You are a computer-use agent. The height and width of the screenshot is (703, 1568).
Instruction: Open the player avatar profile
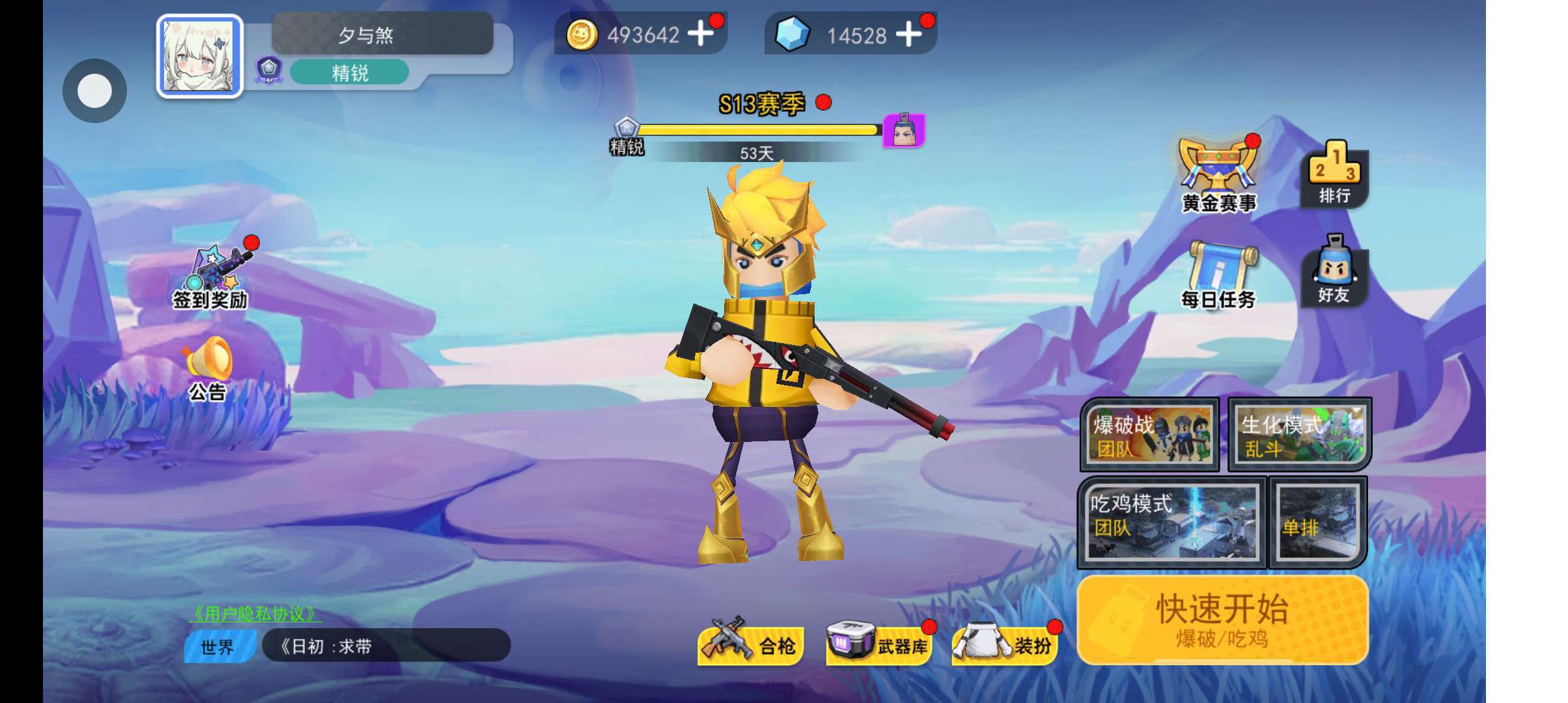[x=199, y=57]
